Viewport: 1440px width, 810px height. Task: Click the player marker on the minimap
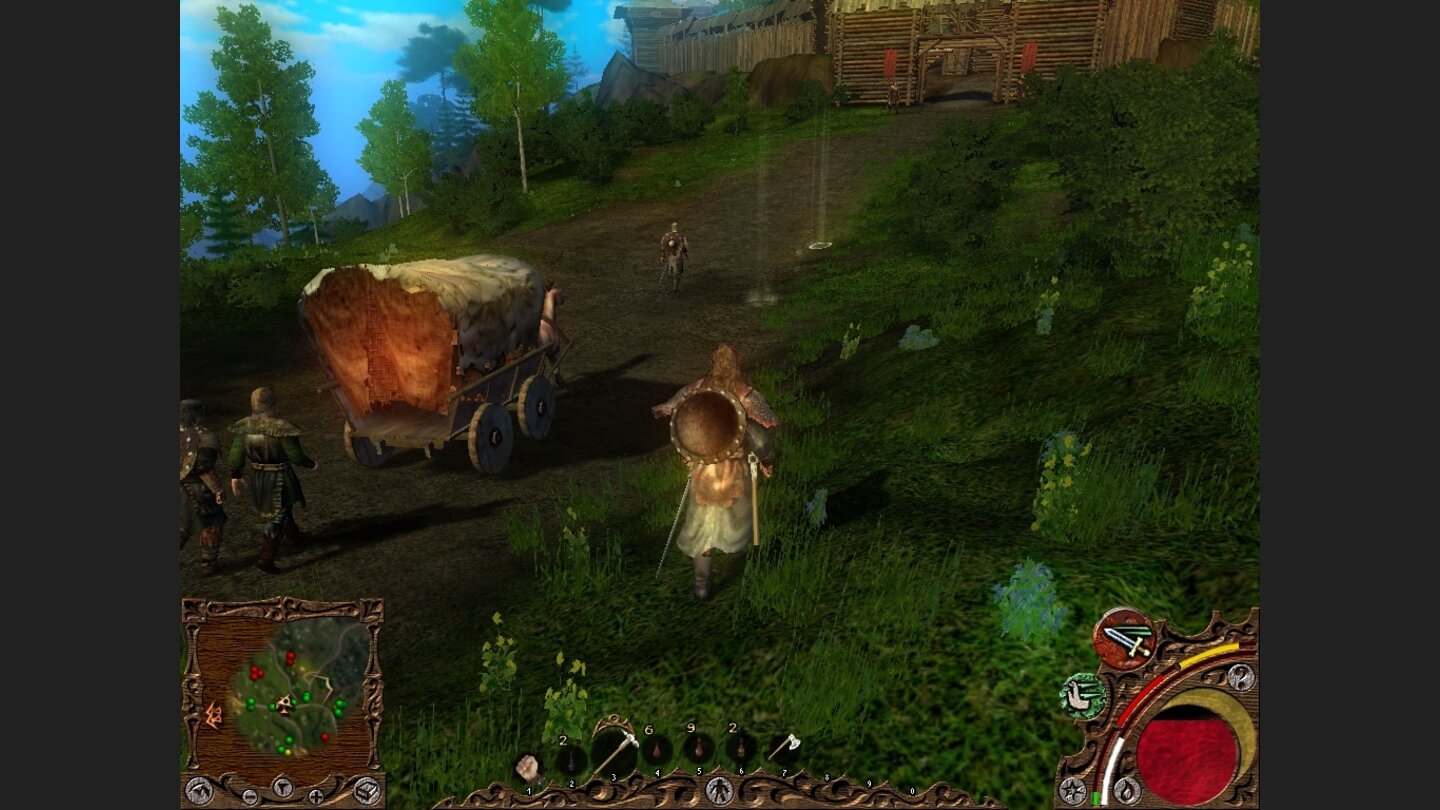[x=285, y=704]
